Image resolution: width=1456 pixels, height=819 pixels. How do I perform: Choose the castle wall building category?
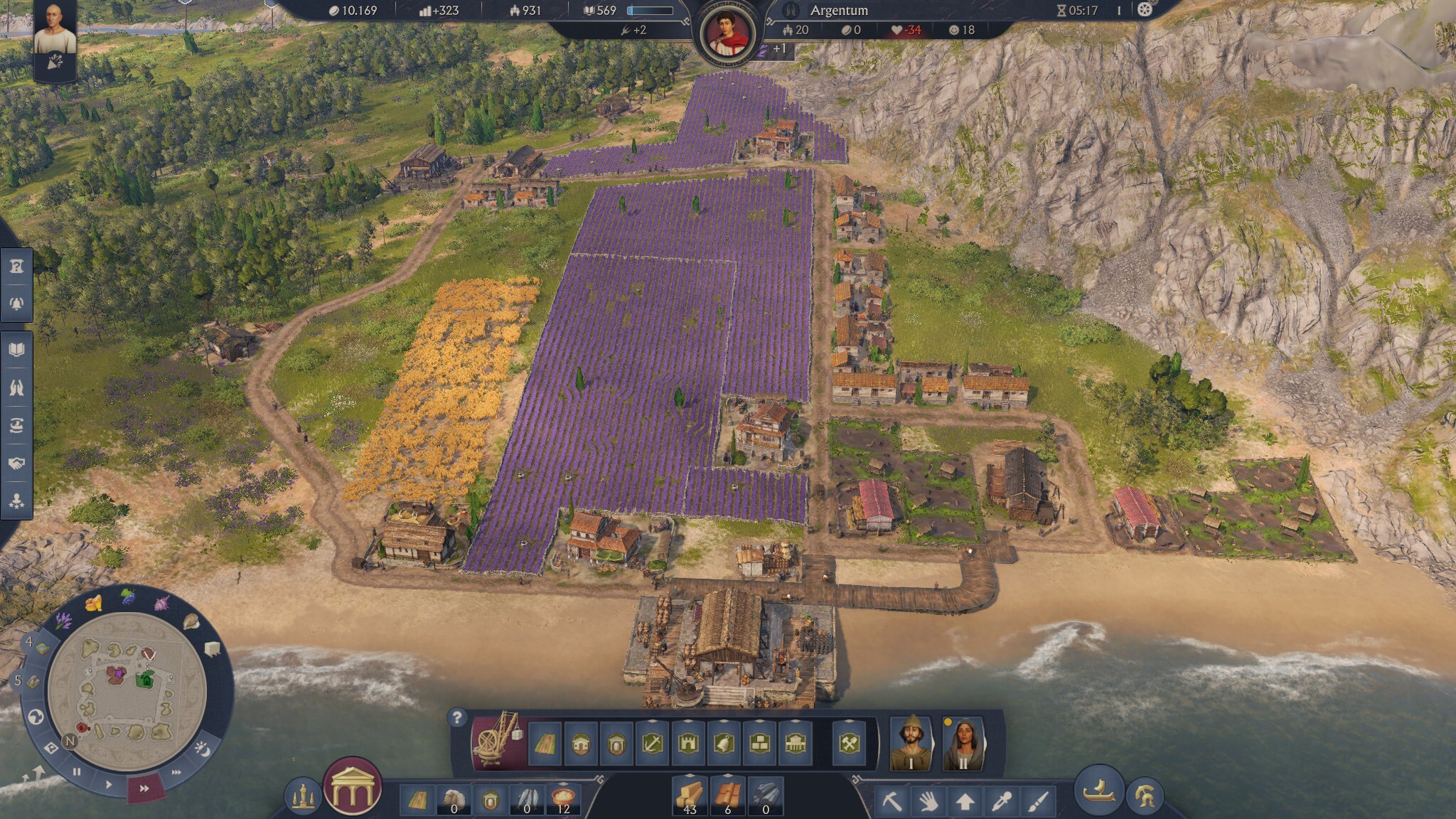pos(688,744)
